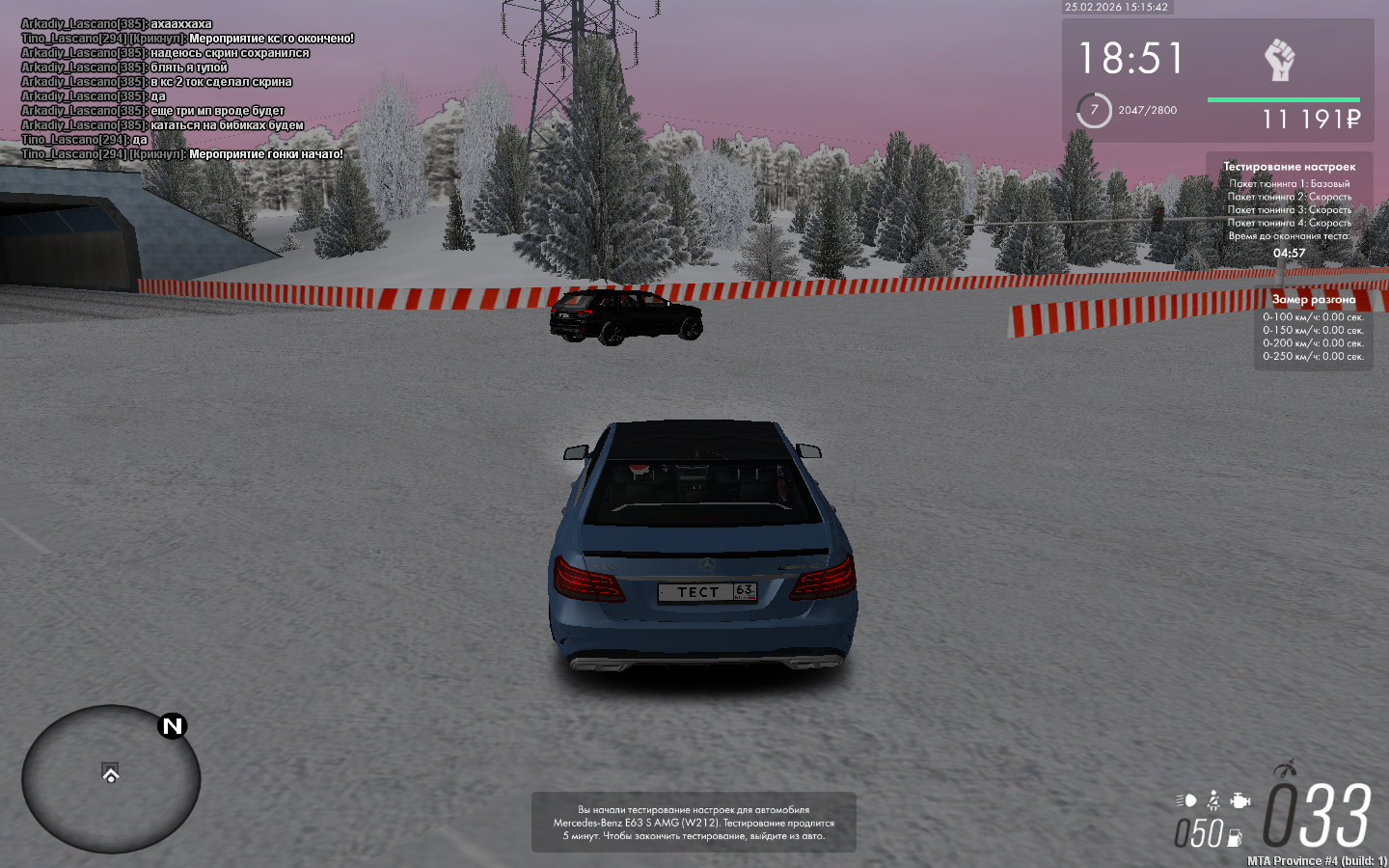Click the speedometer gauge icon
This screenshot has height=868, width=1389.
1284,770
